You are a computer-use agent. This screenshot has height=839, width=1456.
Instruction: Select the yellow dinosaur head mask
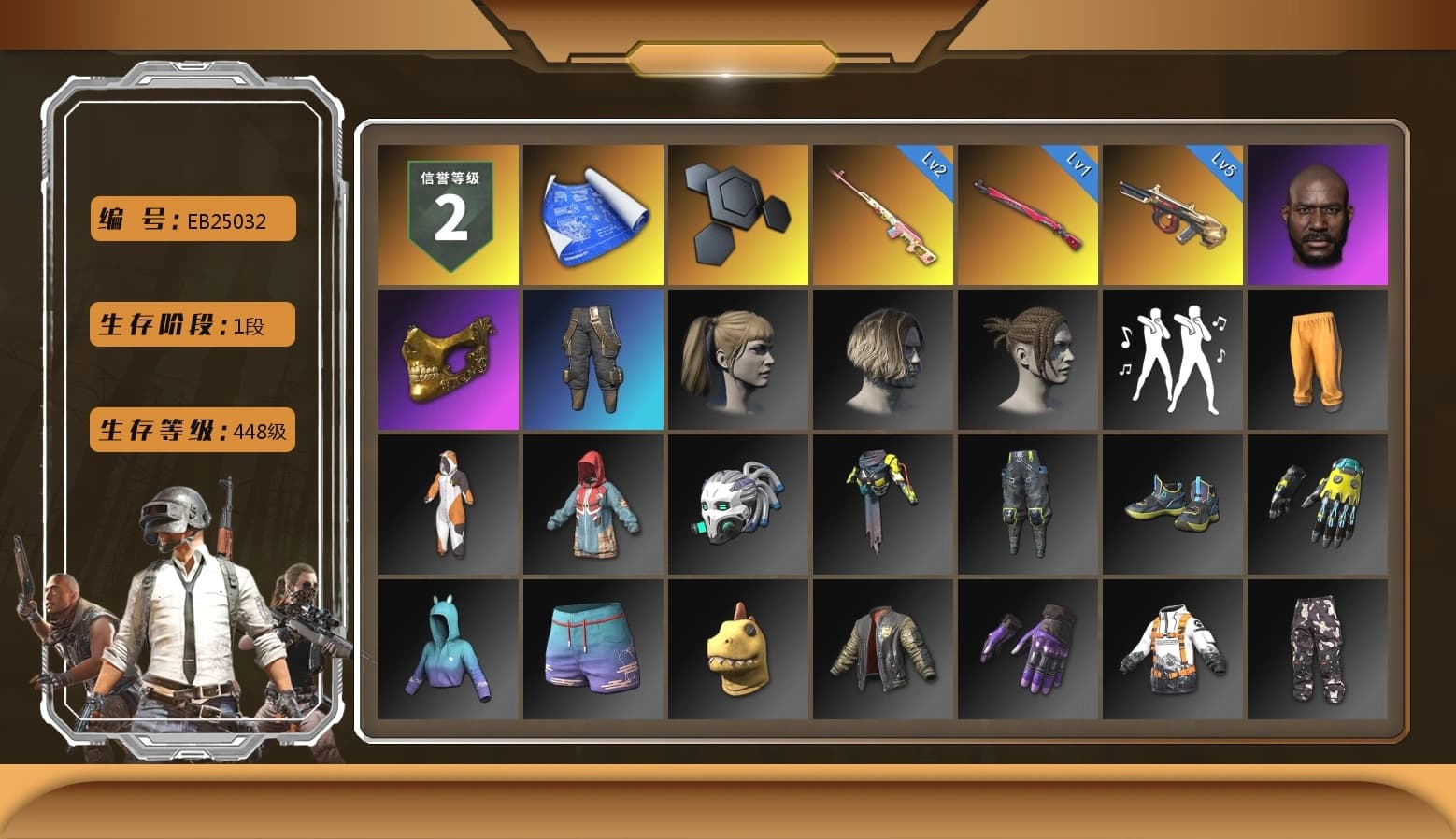(x=737, y=647)
